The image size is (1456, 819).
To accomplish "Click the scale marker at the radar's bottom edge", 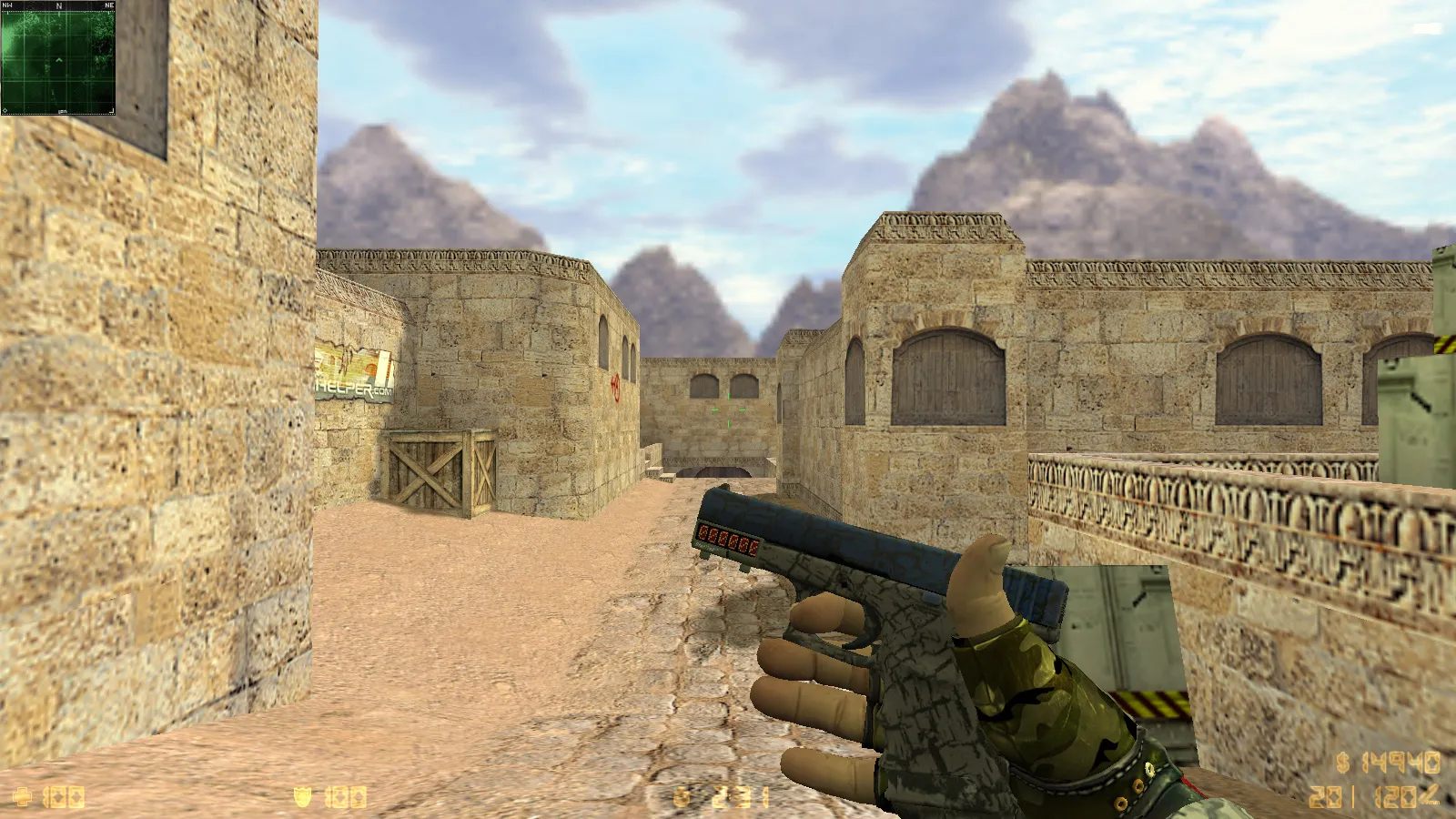I will click(62, 112).
